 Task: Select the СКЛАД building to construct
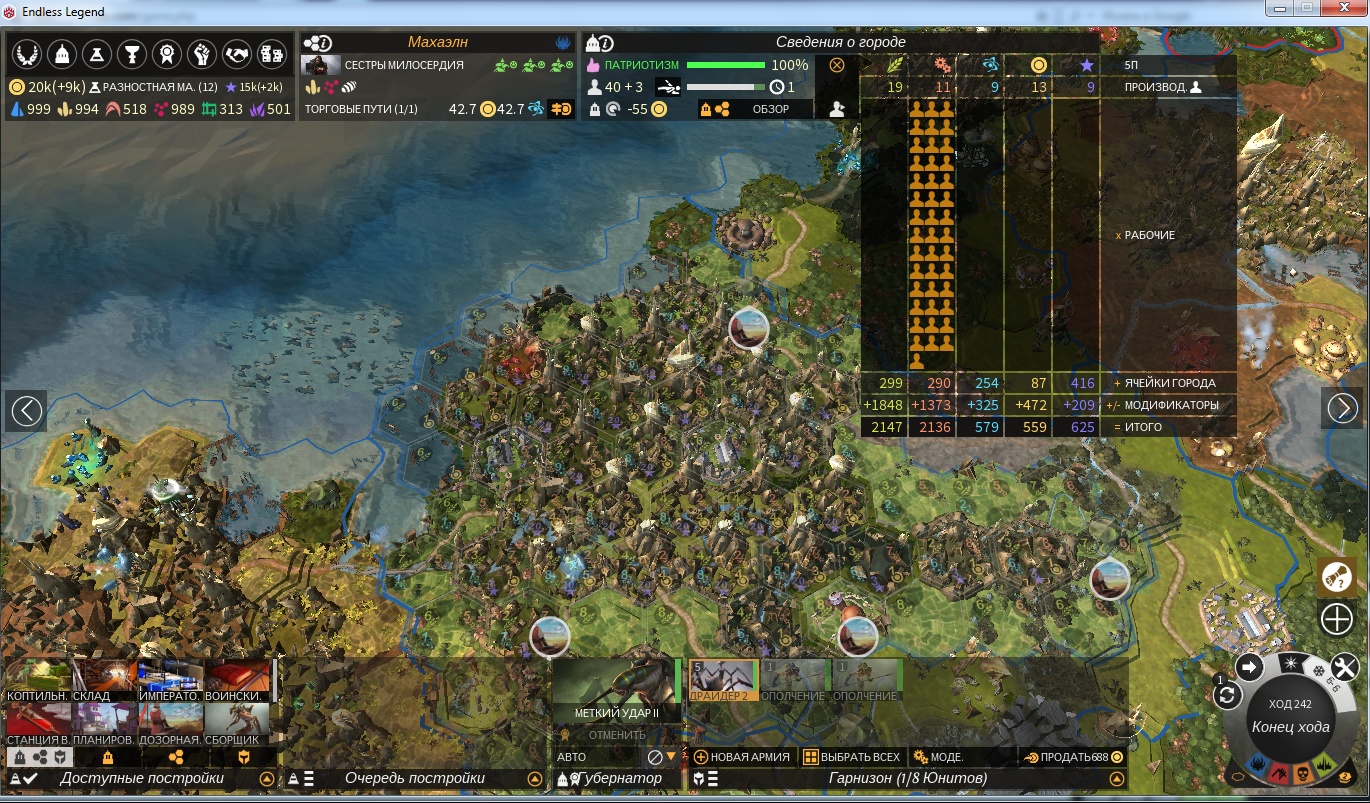click(x=105, y=680)
